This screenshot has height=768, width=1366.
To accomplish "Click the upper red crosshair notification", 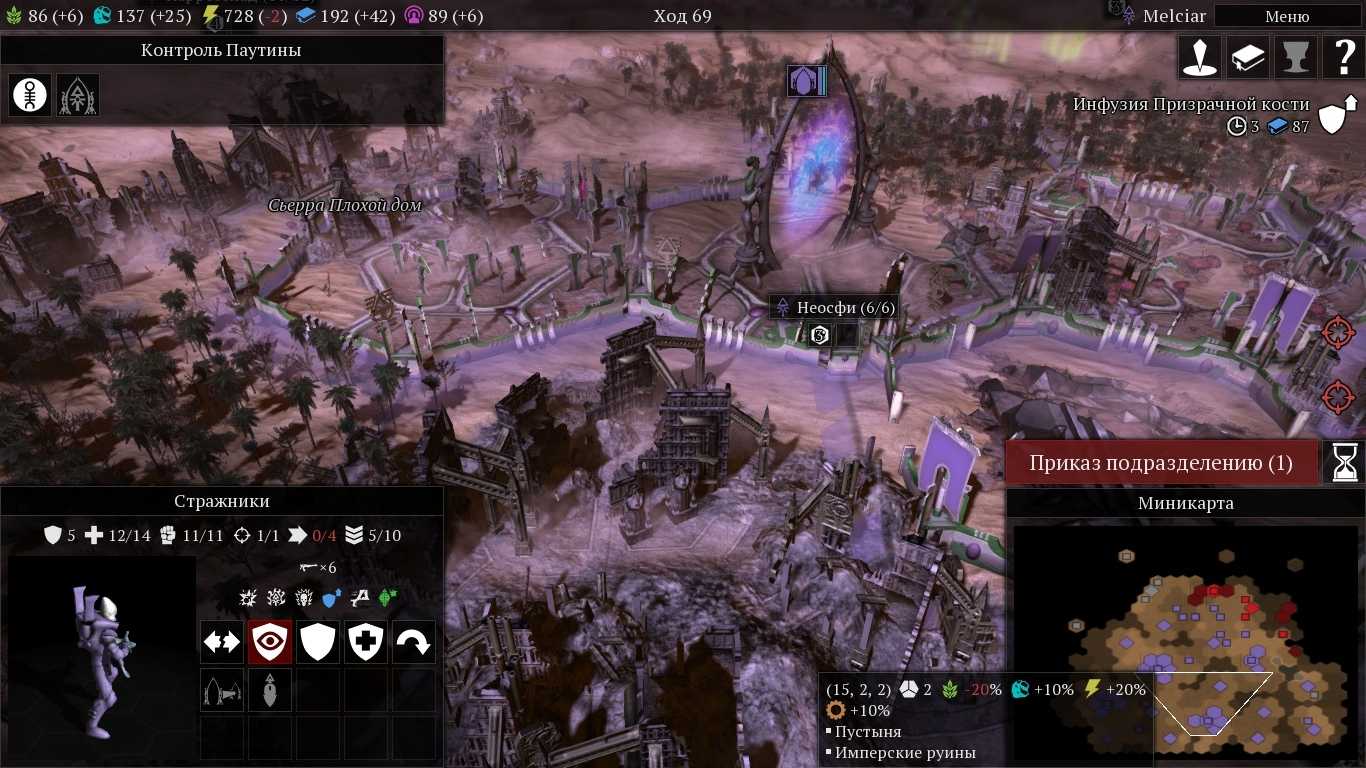I will click(x=1337, y=332).
